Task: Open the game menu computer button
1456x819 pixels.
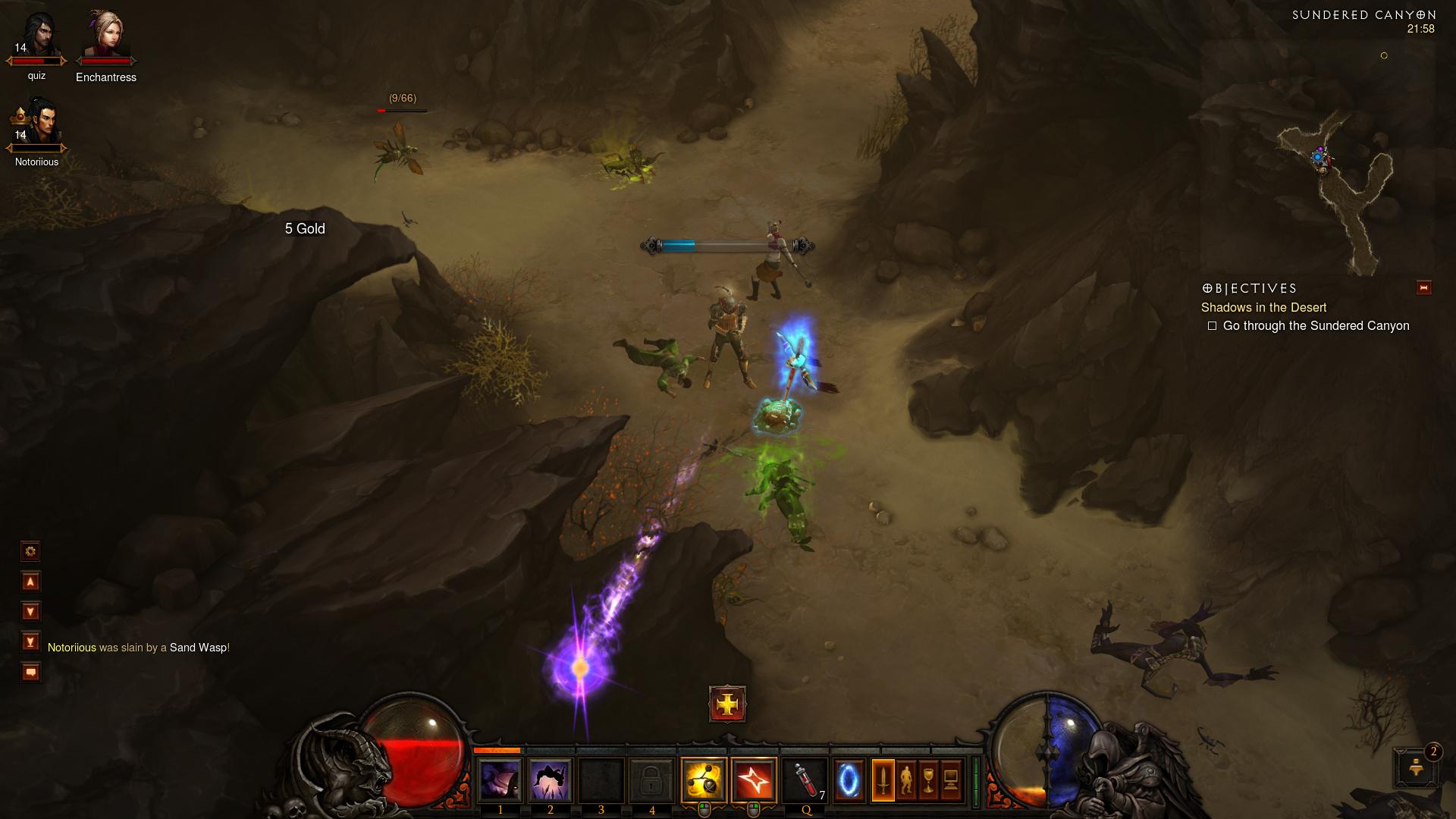Action: point(952,780)
